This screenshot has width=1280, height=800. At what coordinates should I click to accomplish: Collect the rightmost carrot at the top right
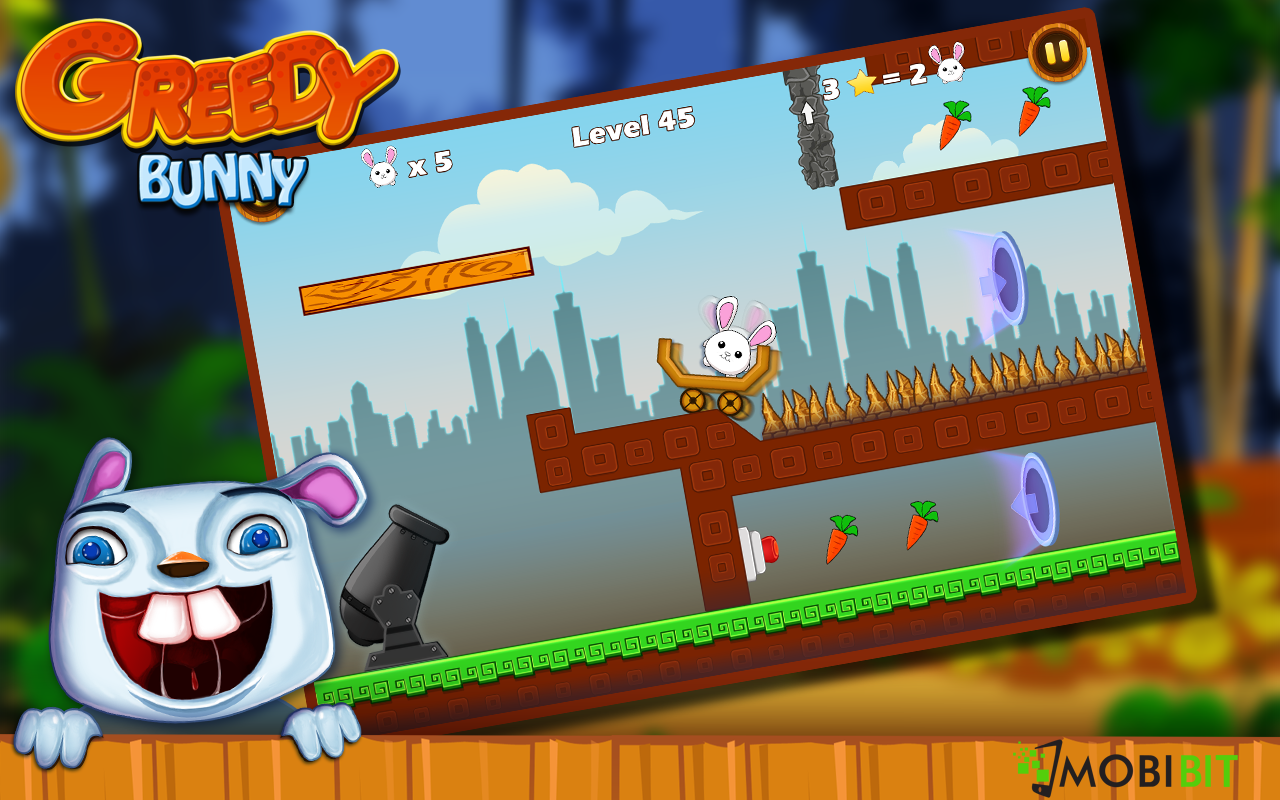tap(1032, 110)
